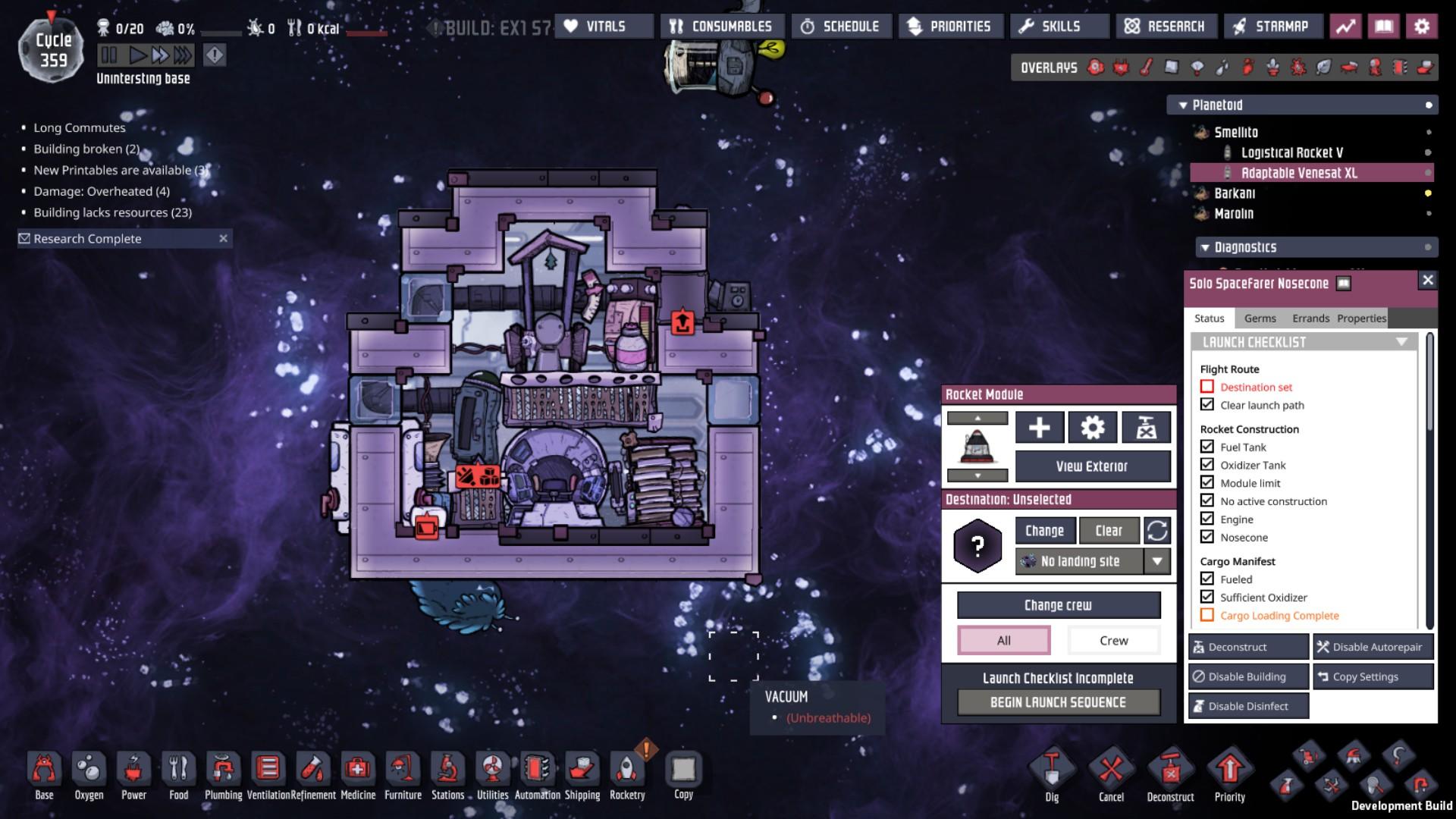
Task: Show the Starmap
Action: pyautogui.click(x=1272, y=27)
